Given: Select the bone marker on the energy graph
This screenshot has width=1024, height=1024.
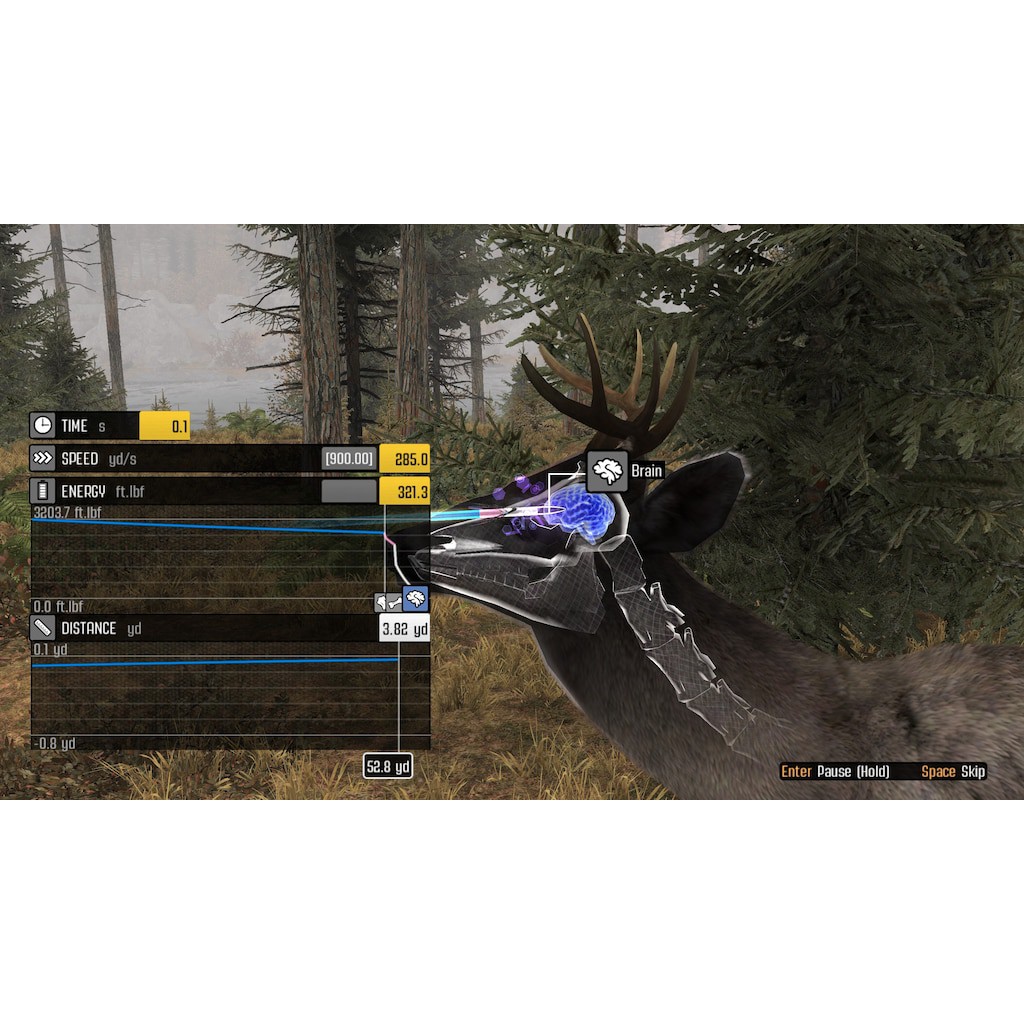Looking at the screenshot, I should [x=387, y=601].
